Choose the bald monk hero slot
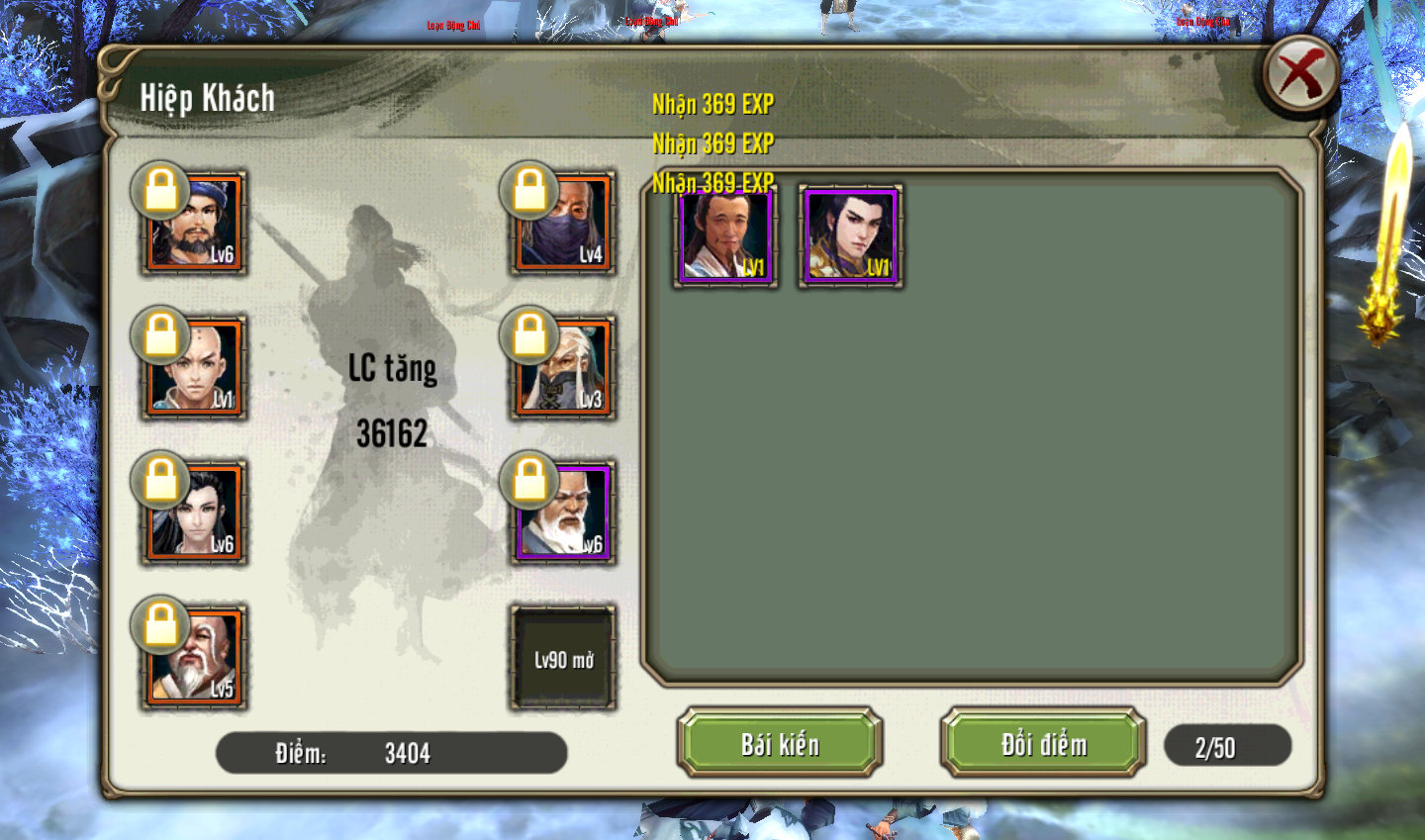 tap(195, 368)
